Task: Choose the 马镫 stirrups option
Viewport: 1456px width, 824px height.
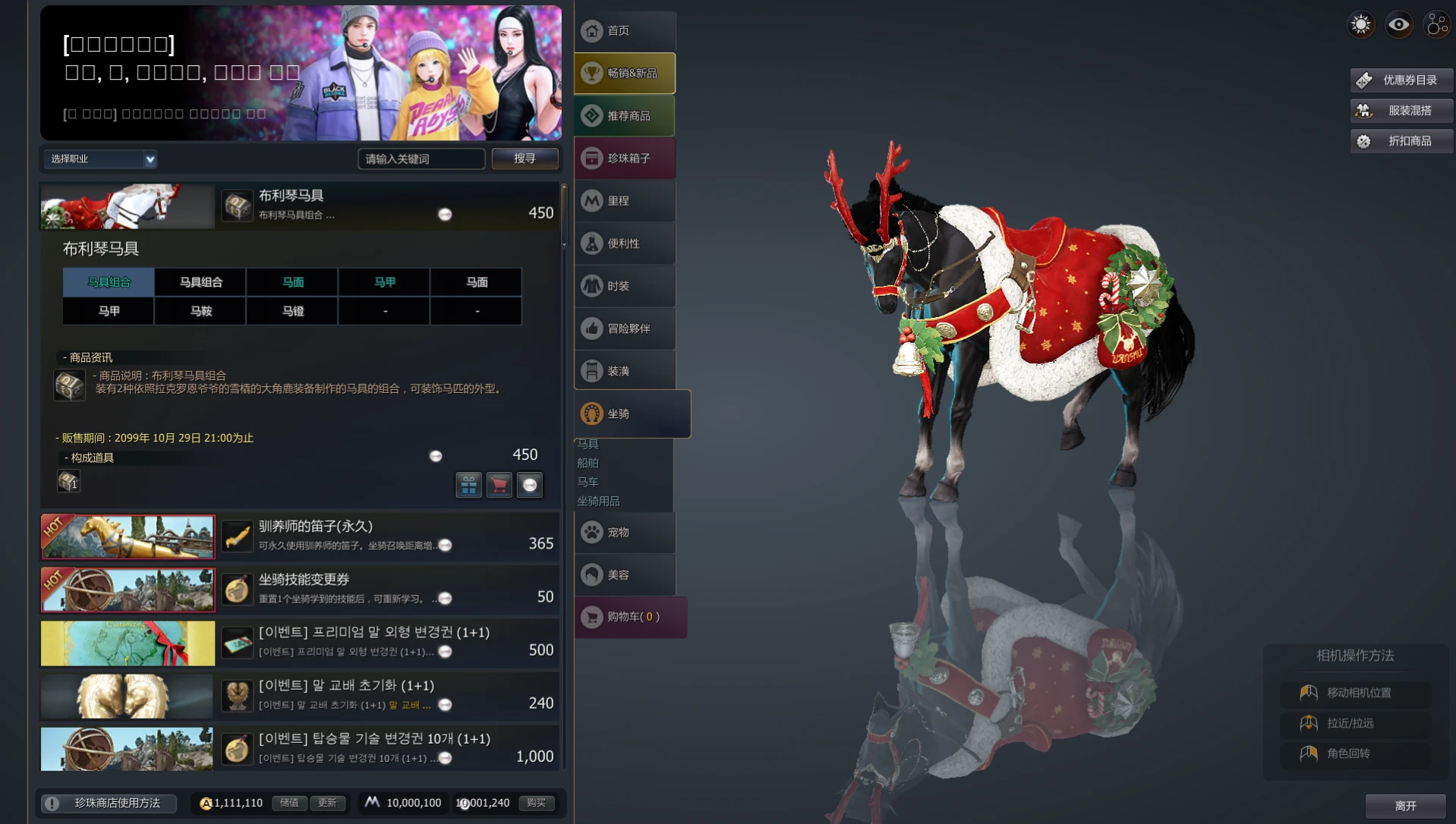Action: pyautogui.click(x=293, y=311)
